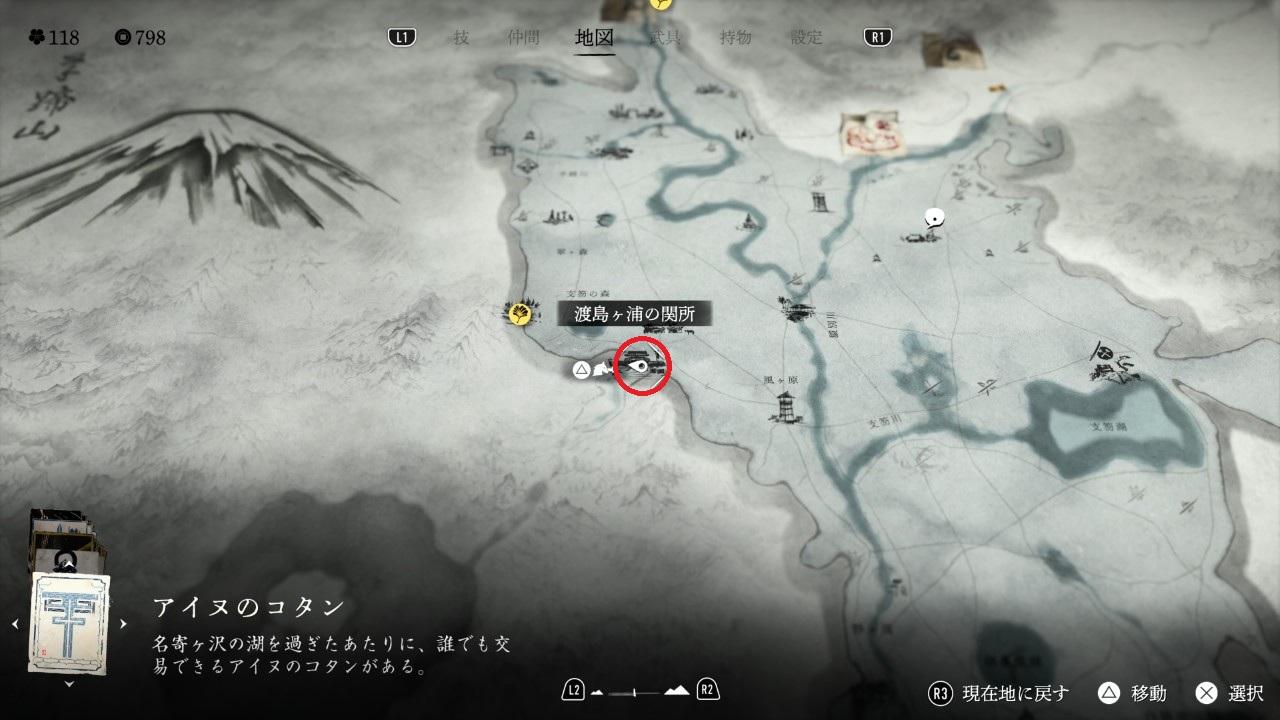Select the 渡島ヶ浦の関所 checkpoint marker

[x=645, y=365]
